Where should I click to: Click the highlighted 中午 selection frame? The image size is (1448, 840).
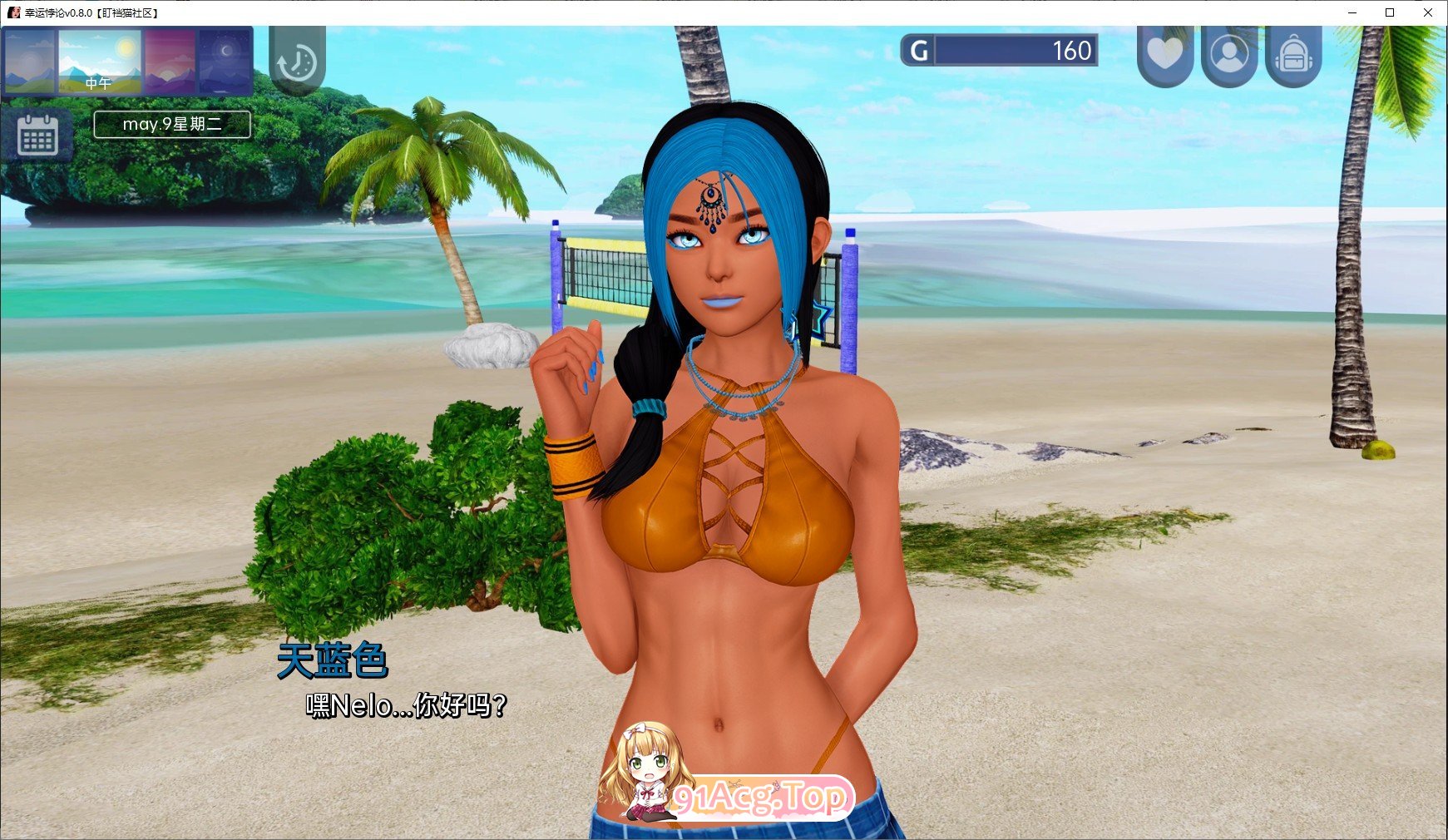pos(99,61)
